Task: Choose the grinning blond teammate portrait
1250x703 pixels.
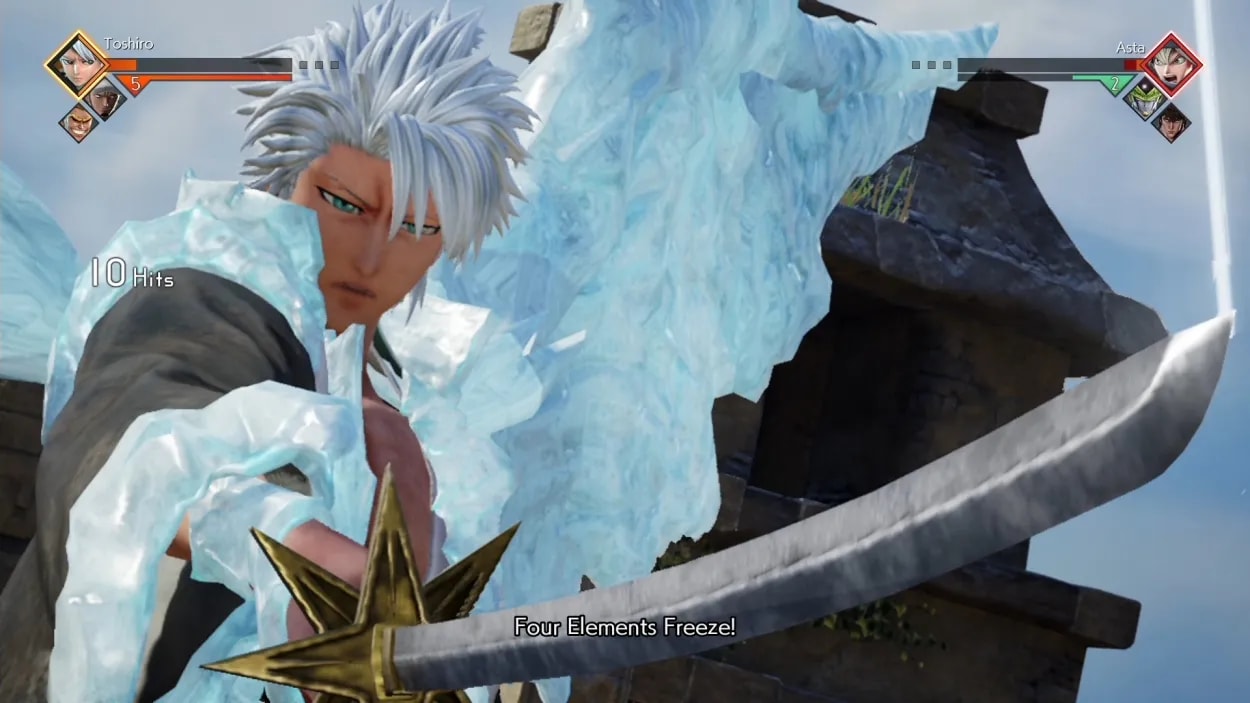Action: click(x=78, y=123)
